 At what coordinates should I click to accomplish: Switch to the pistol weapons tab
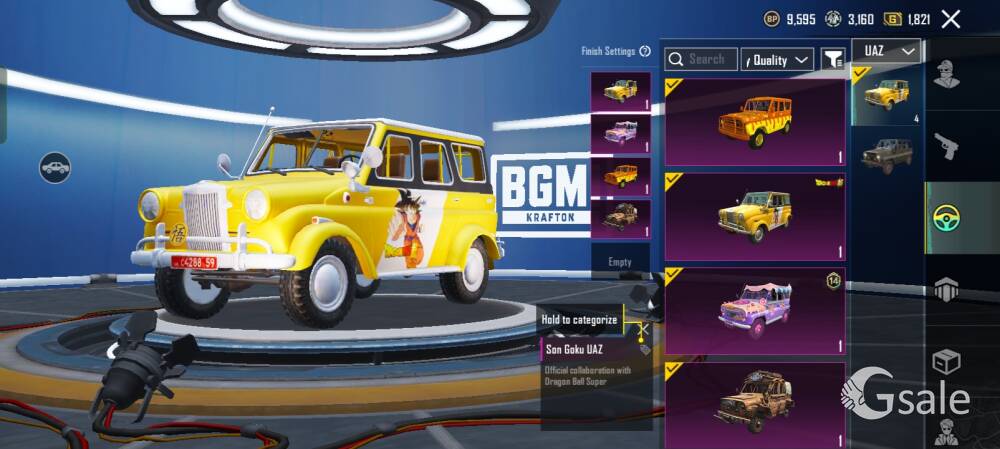coord(946,147)
